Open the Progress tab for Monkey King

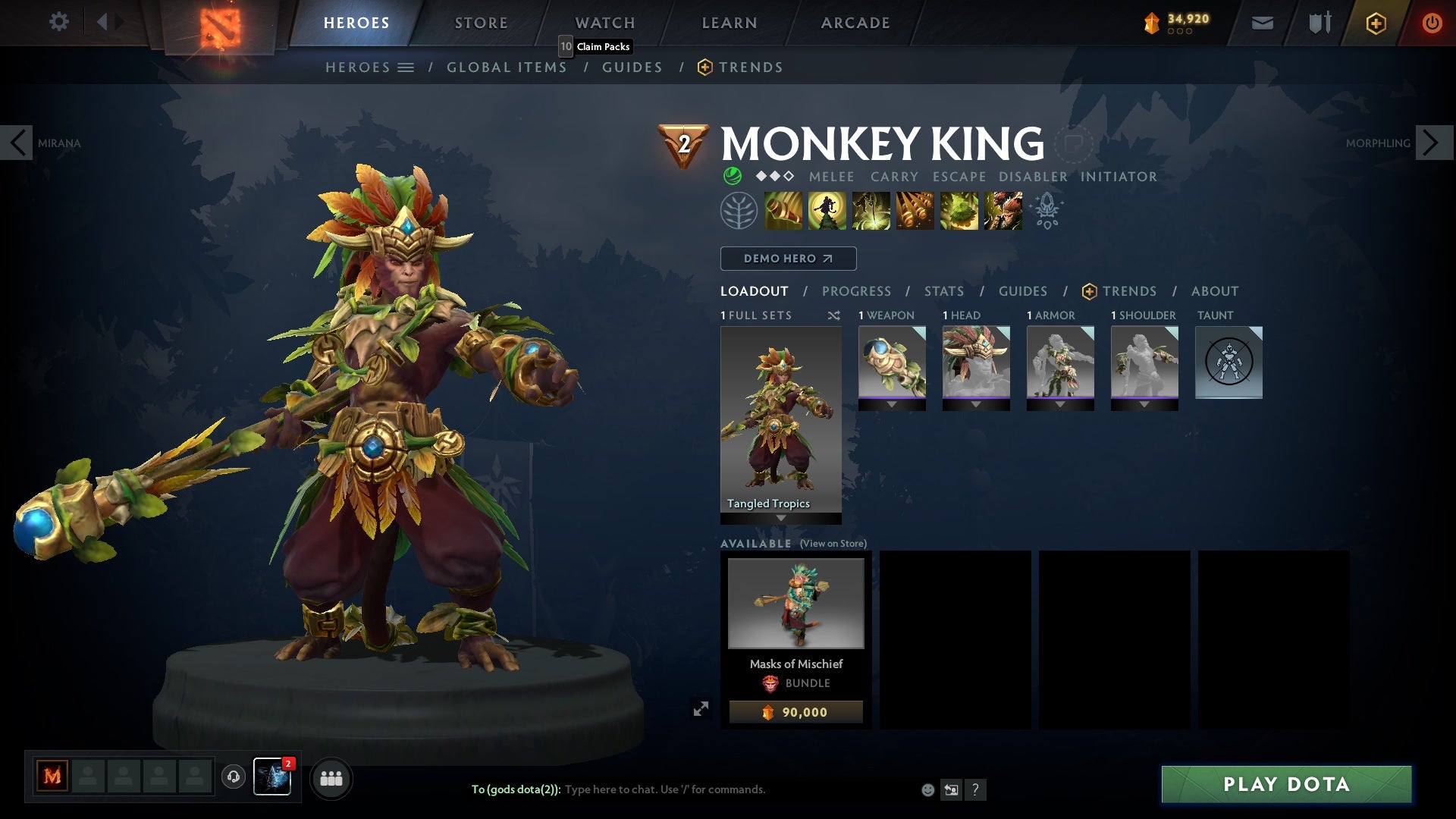857,290
